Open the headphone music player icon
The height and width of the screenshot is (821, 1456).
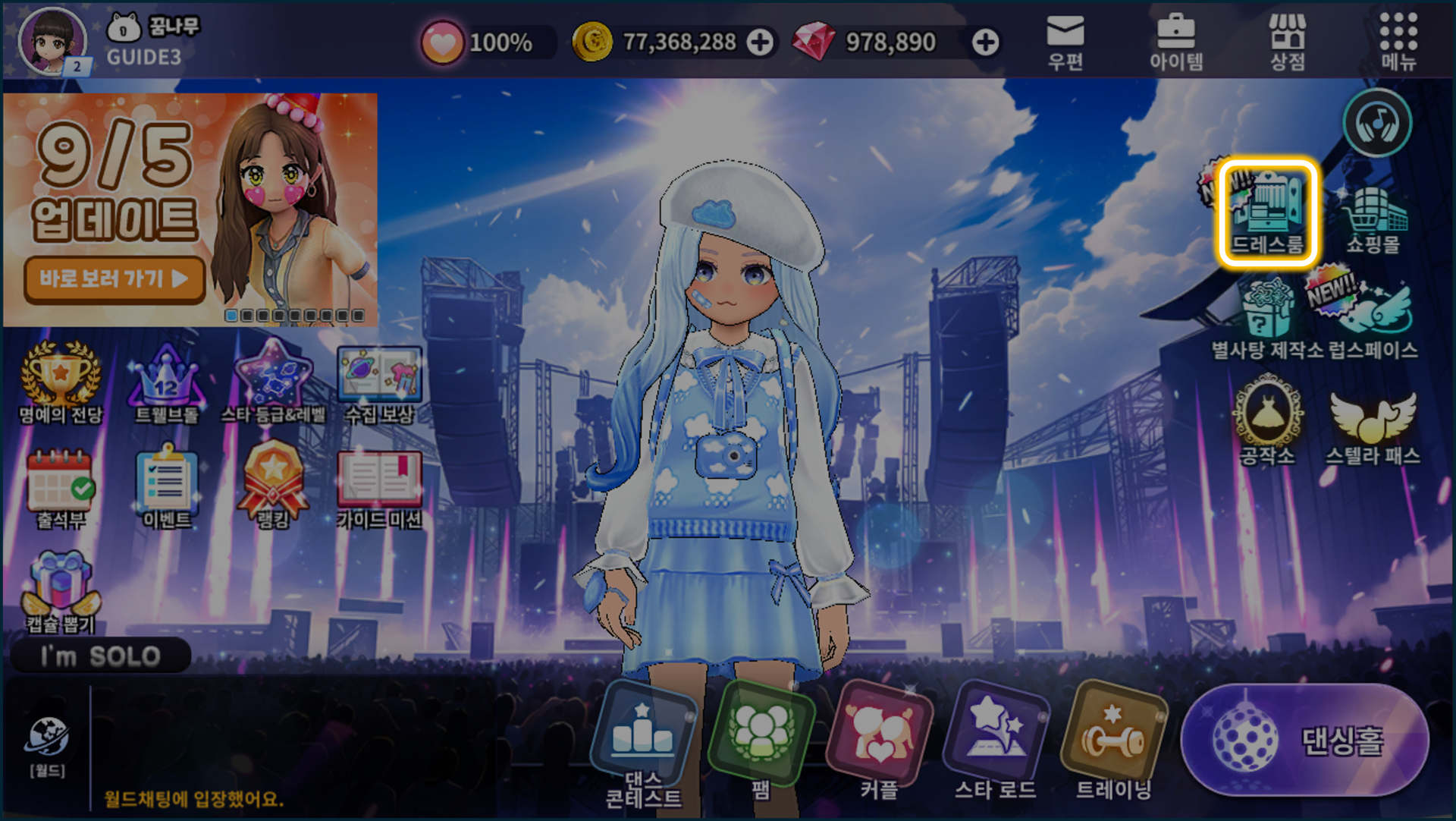tap(1377, 123)
